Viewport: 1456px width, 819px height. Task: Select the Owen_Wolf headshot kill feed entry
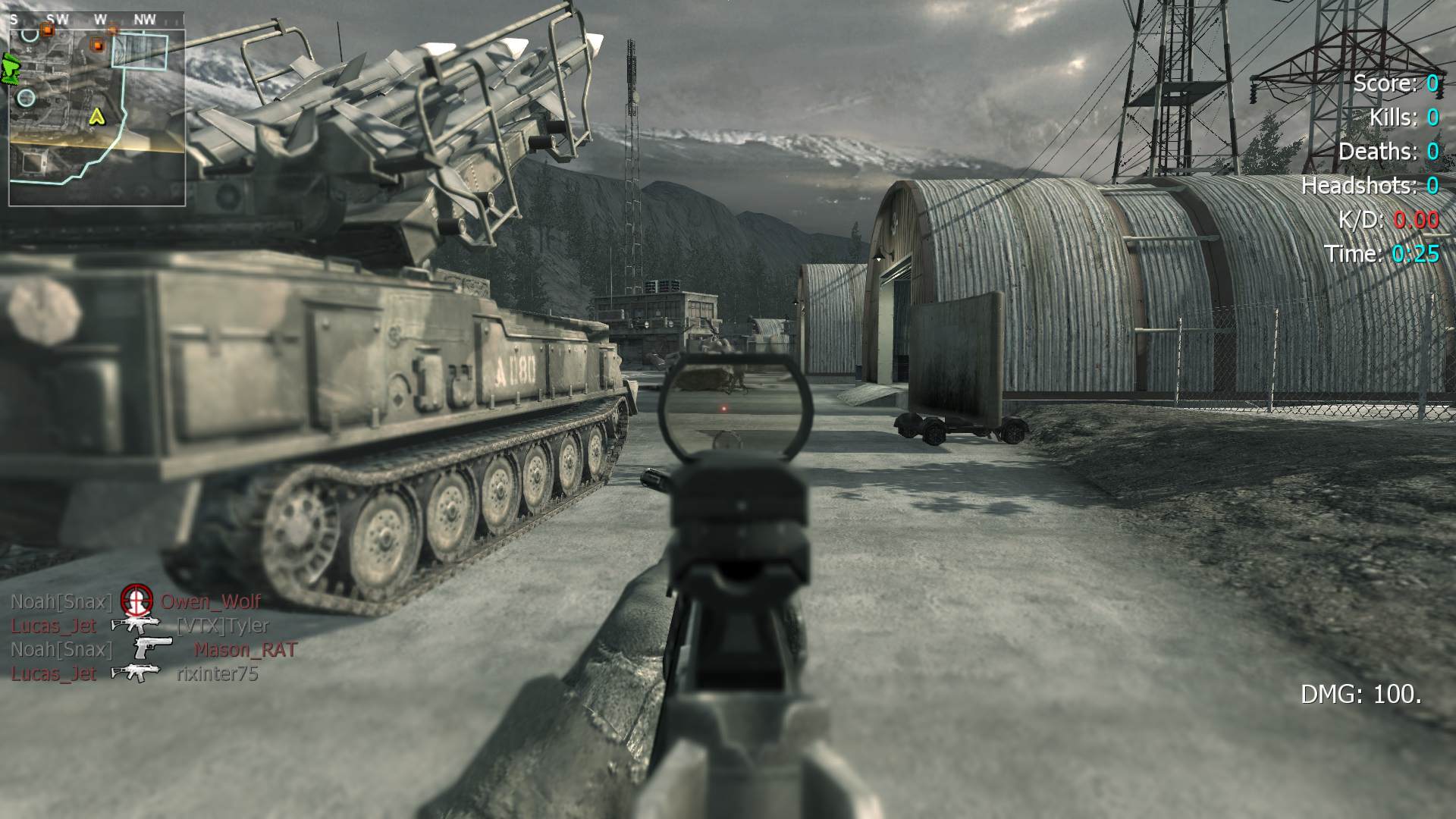(x=136, y=602)
